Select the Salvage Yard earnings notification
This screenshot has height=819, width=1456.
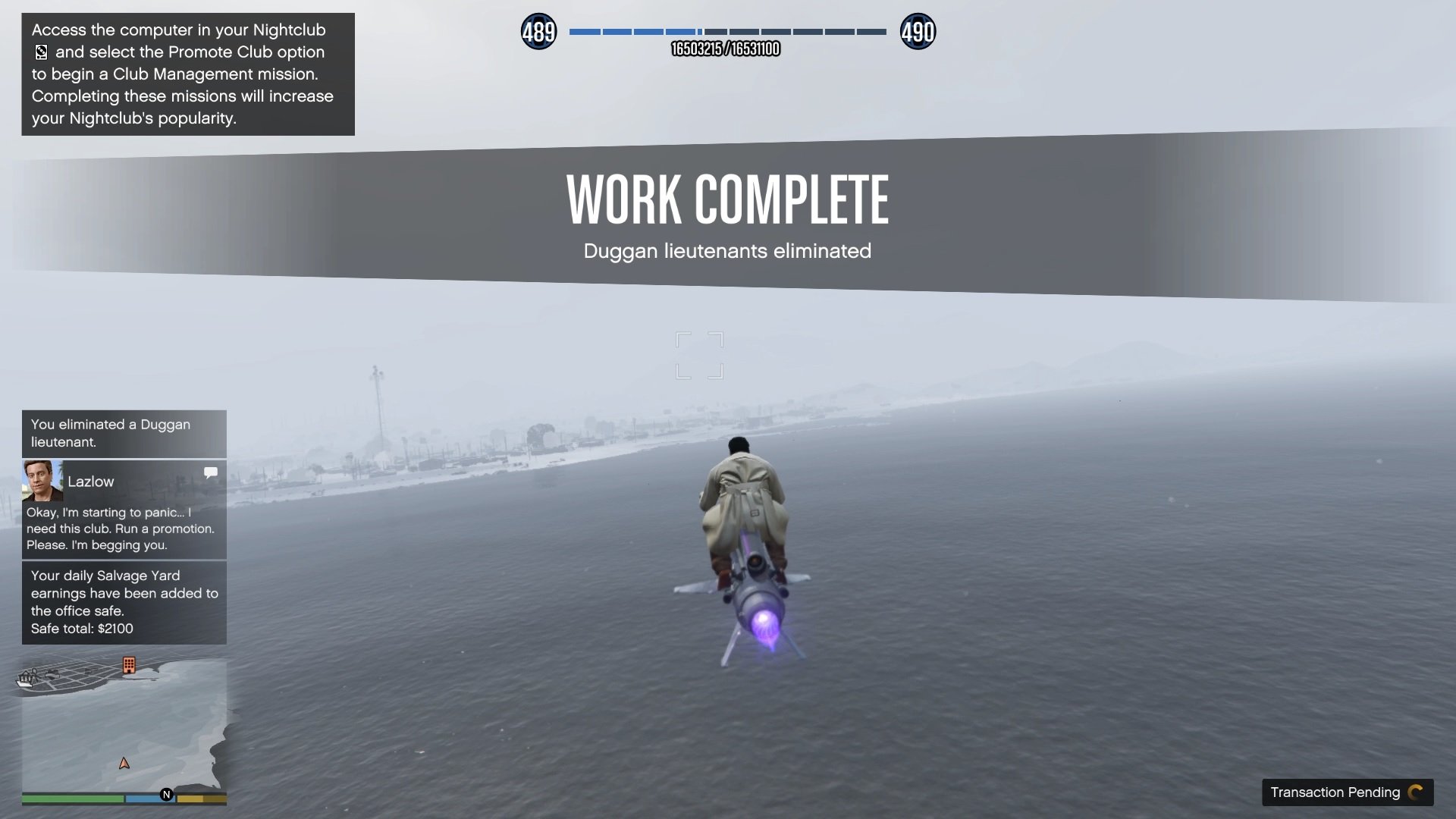click(x=124, y=602)
